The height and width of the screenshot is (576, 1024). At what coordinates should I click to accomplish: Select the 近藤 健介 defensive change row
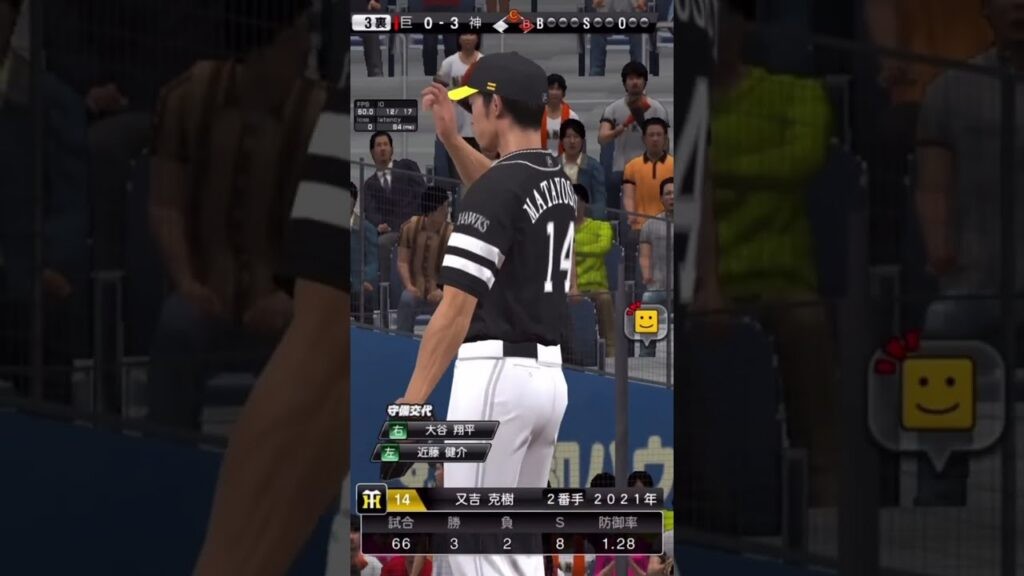point(439,452)
